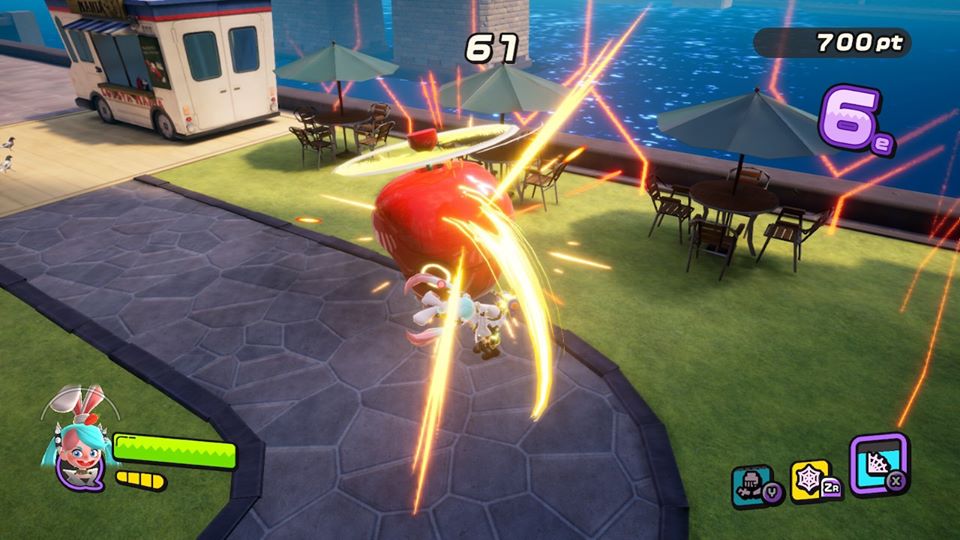Trigger the purple-framed web fan special
960x540 pixels.
(877, 463)
